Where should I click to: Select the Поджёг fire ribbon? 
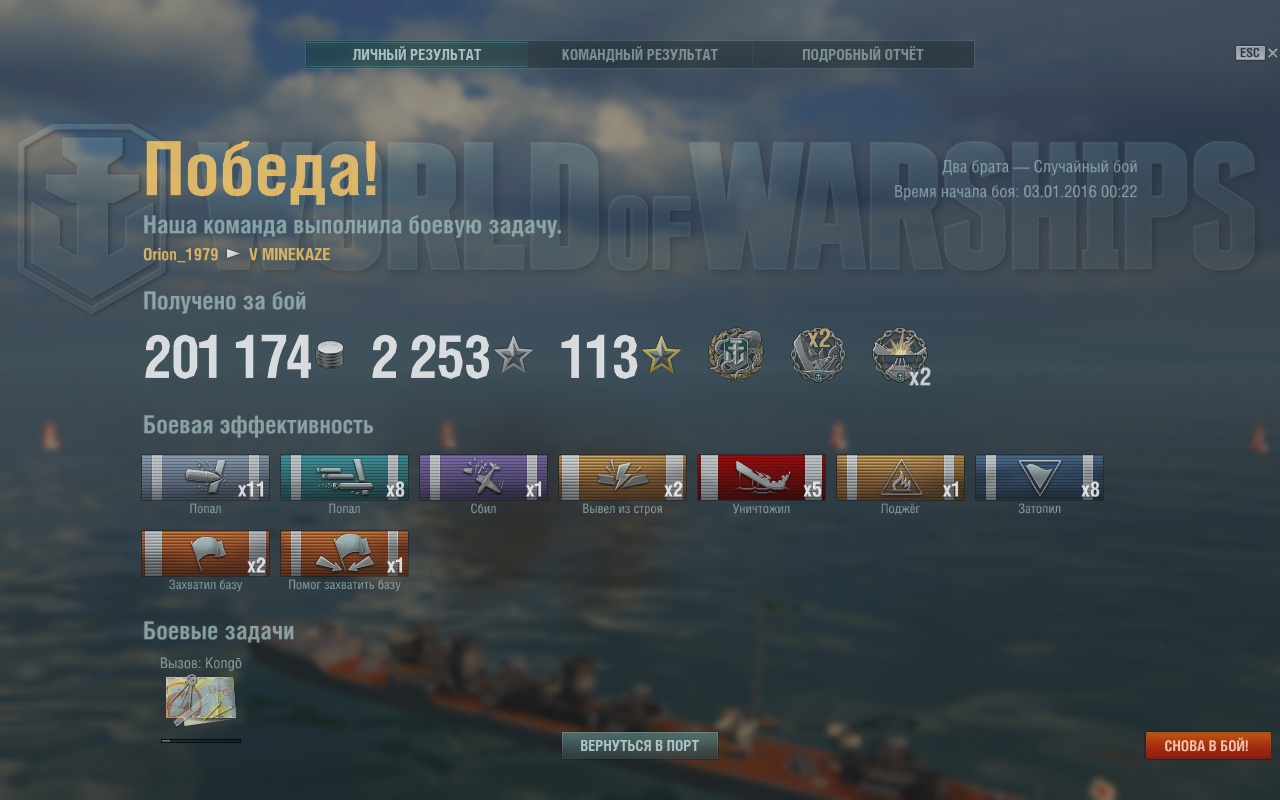[900, 477]
